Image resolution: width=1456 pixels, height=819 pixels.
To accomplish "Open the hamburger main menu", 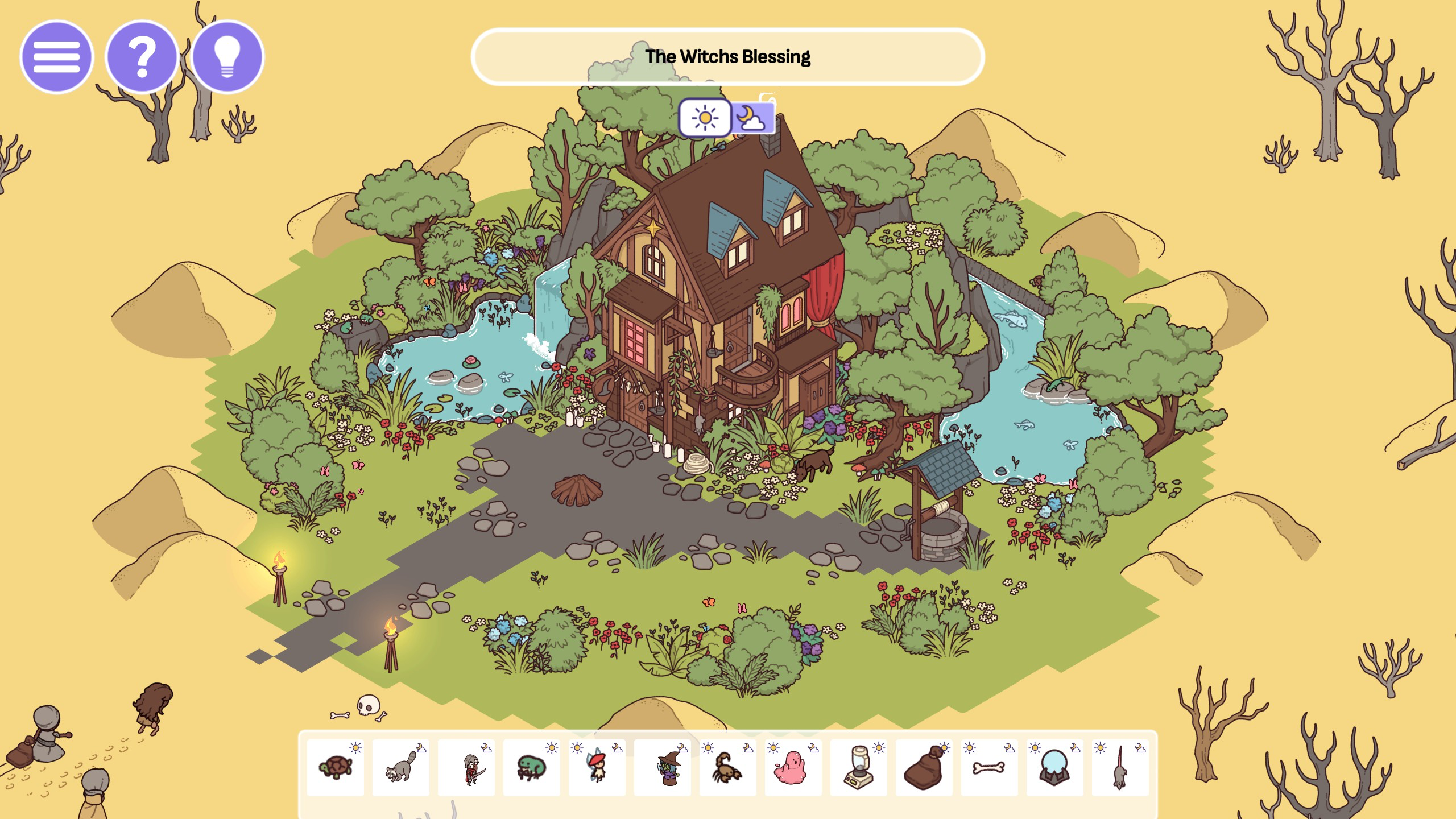I will (56, 57).
